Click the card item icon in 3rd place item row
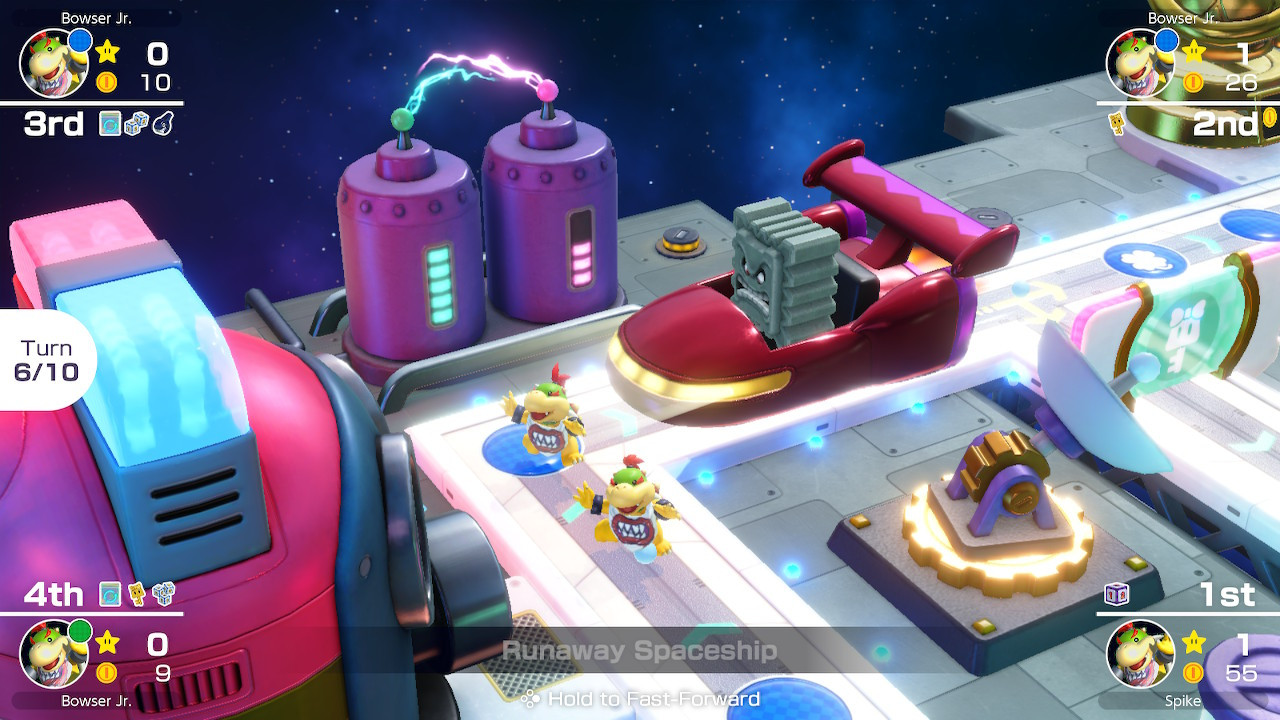The height and width of the screenshot is (720, 1280). pos(110,123)
